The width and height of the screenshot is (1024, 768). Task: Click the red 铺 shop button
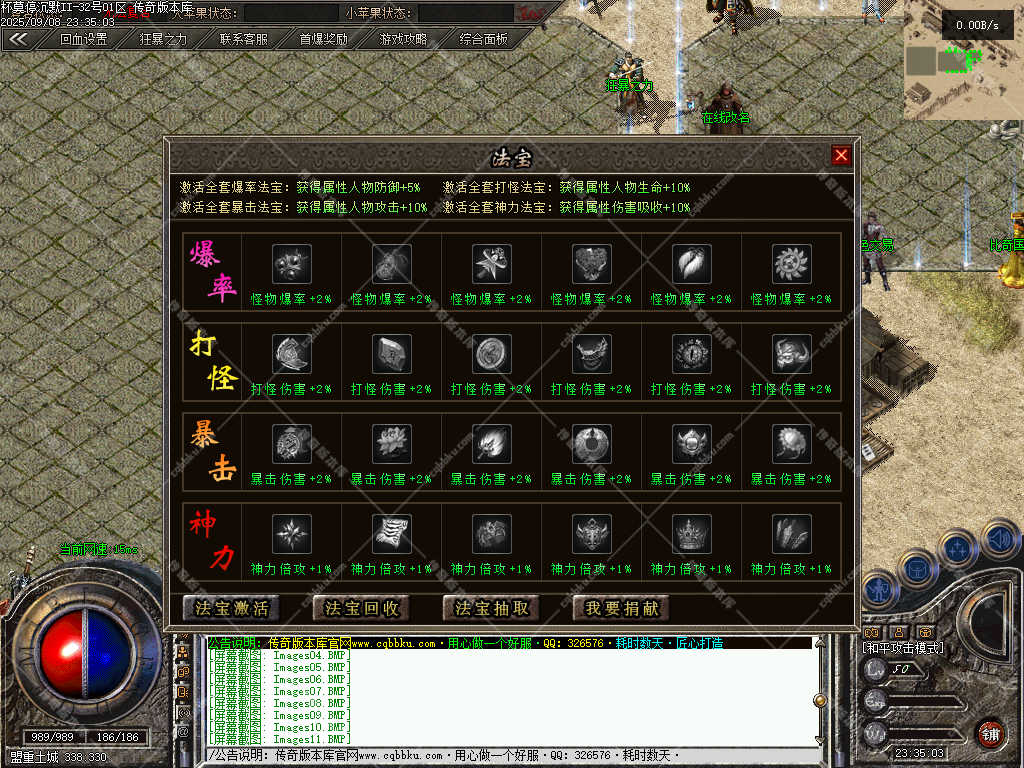click(x=989, y=733)
